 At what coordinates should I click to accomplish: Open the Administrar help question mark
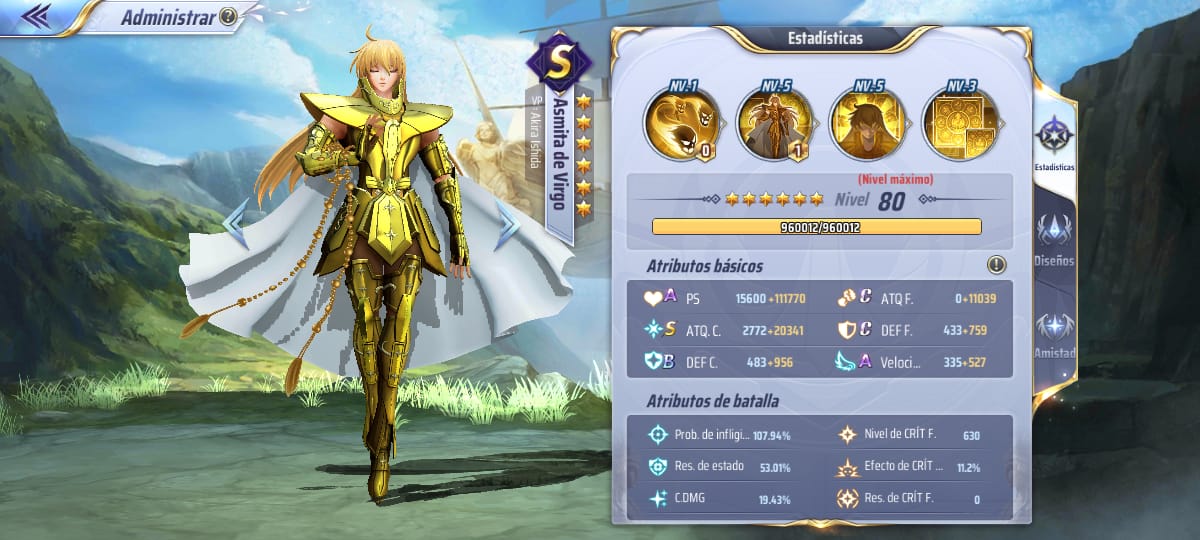tap(228, 16)
